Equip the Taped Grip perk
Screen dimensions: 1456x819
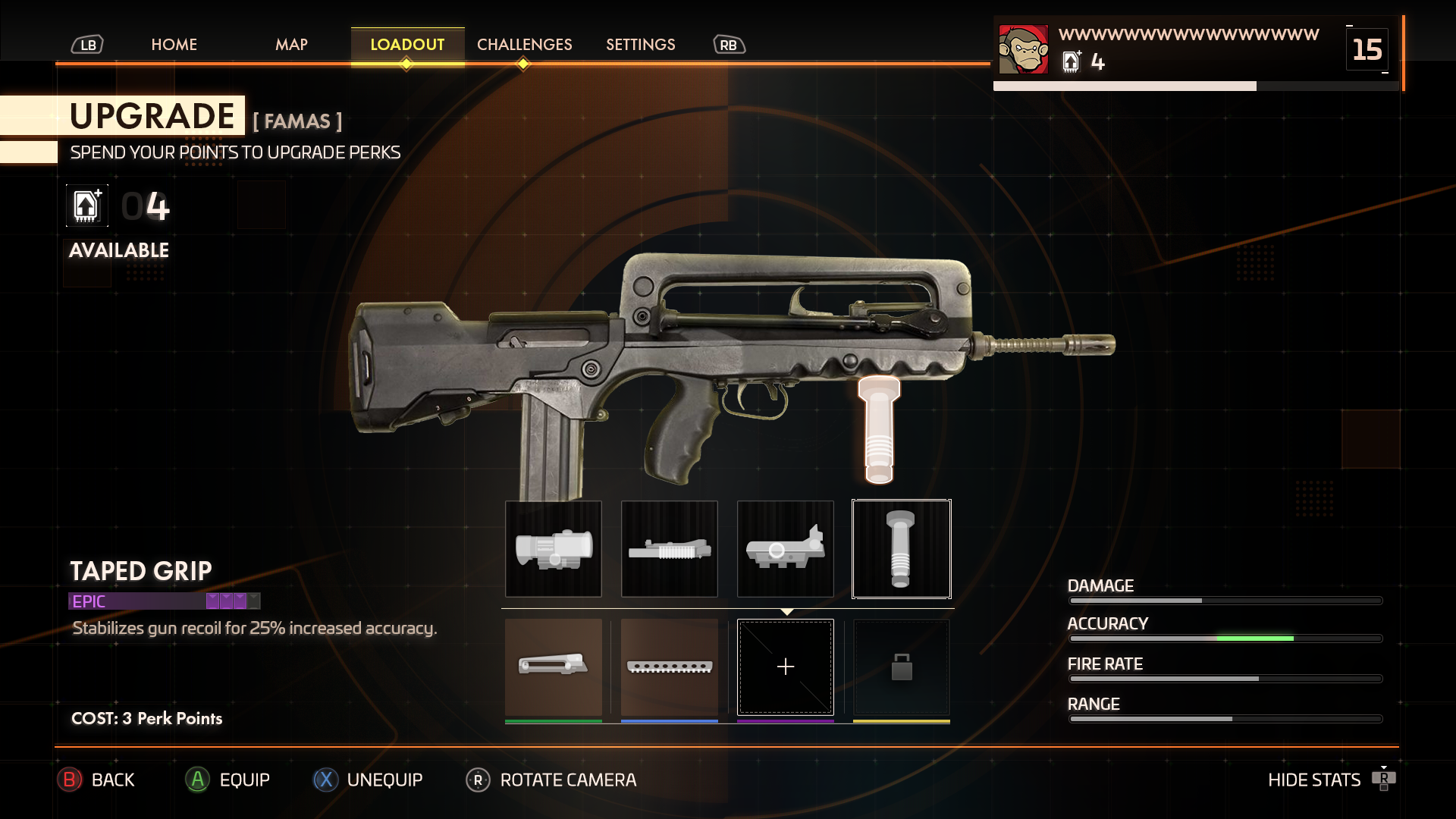point(228,780)
